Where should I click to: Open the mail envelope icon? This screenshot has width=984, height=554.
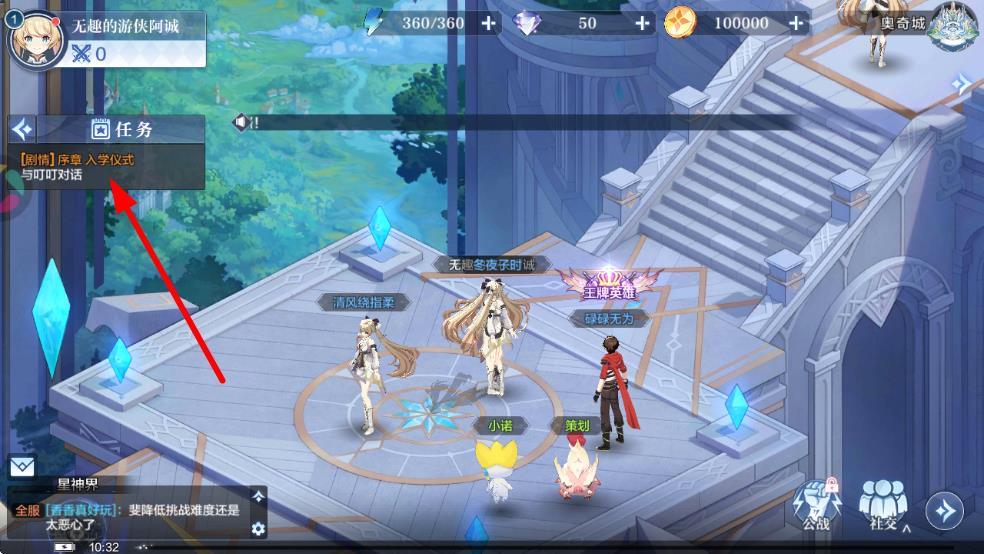point(22,467)
